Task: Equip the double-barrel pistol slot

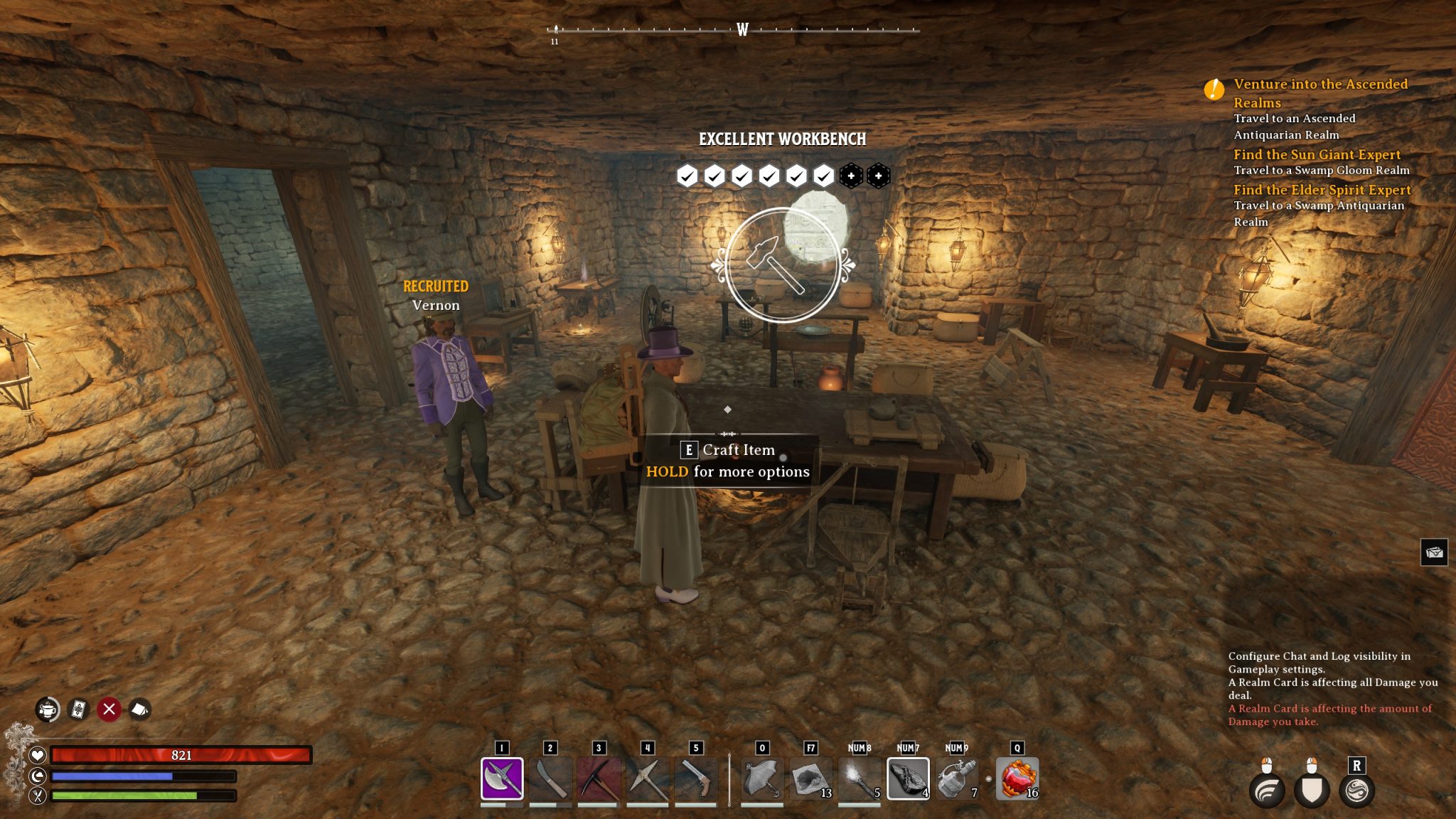Action: coord(695,778)
